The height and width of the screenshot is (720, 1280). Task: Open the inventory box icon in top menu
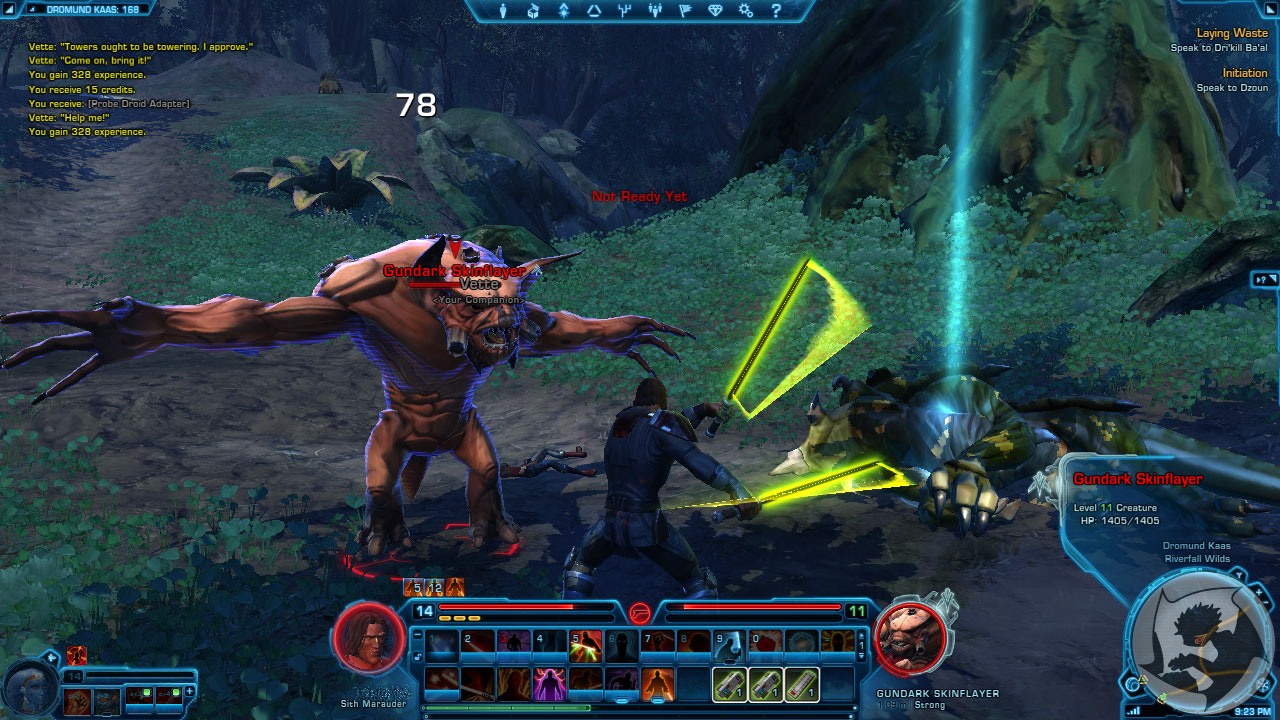pyautogui.click(x=533, y=11)
